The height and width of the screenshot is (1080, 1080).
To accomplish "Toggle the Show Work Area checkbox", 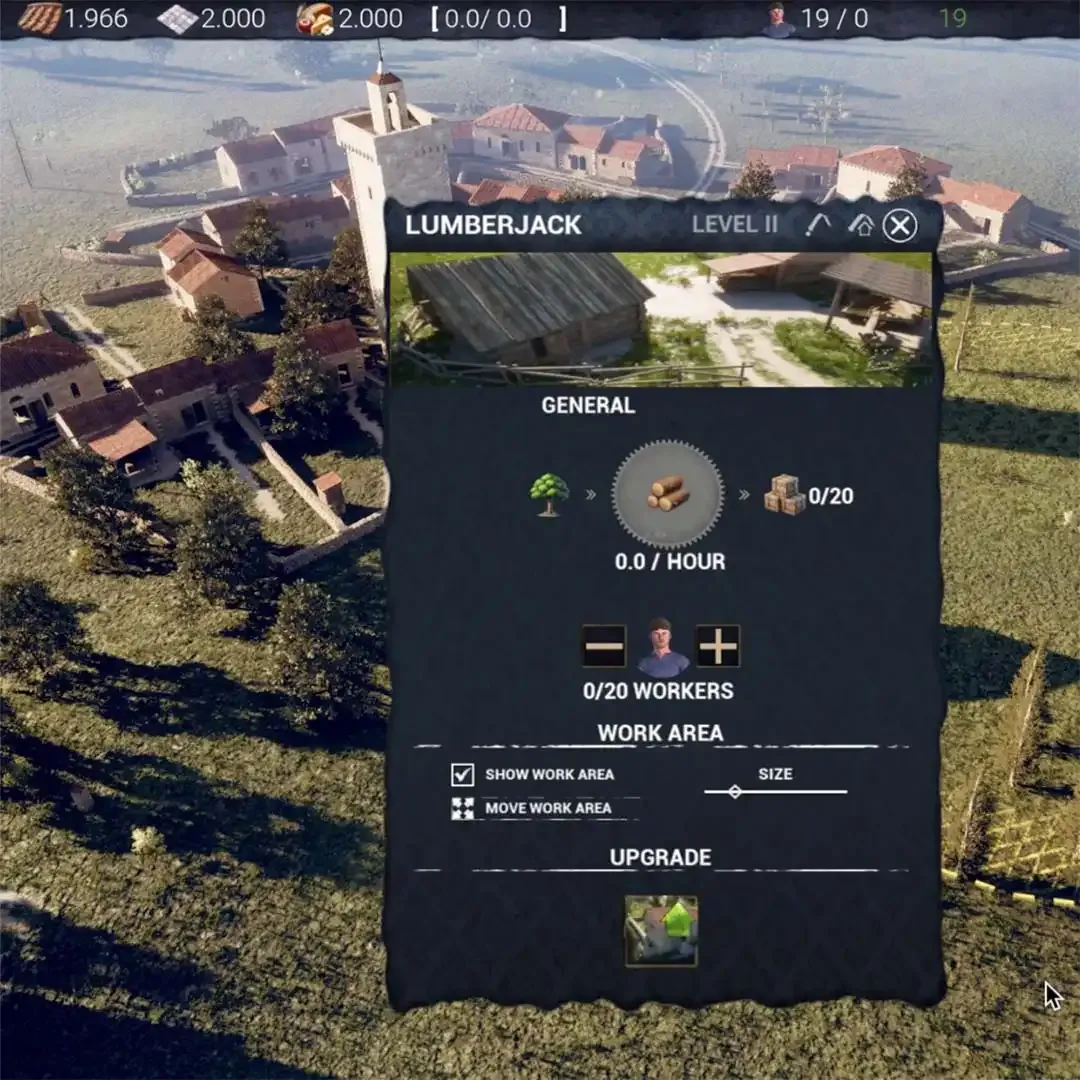I will point(462,774).
